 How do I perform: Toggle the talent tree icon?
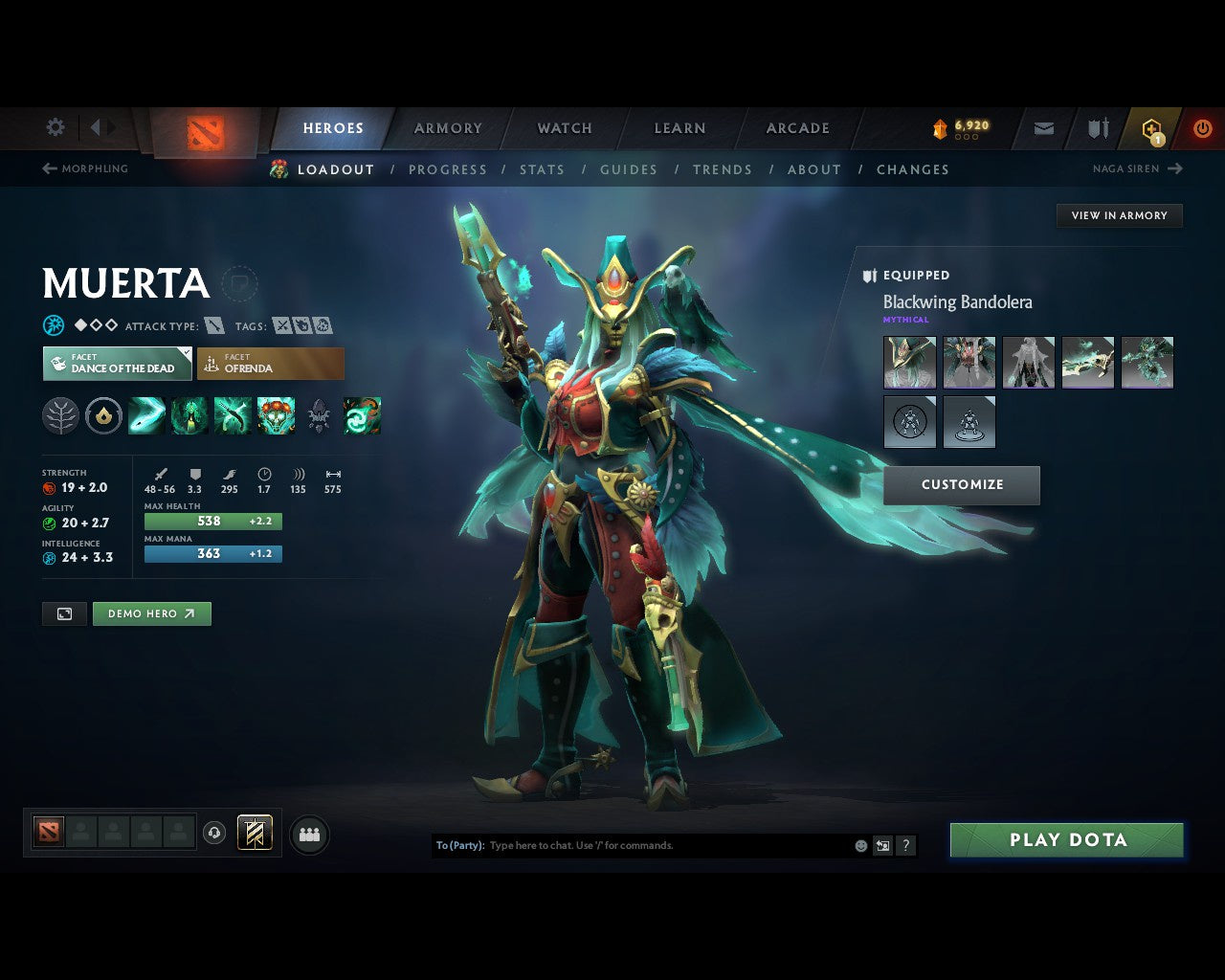pyautogui.click(x=60, y=414)
